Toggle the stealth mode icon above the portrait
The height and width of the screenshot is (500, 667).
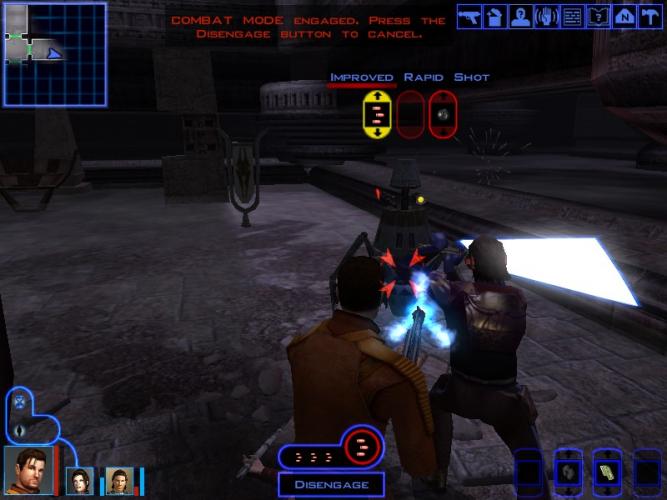click(18, 430)
